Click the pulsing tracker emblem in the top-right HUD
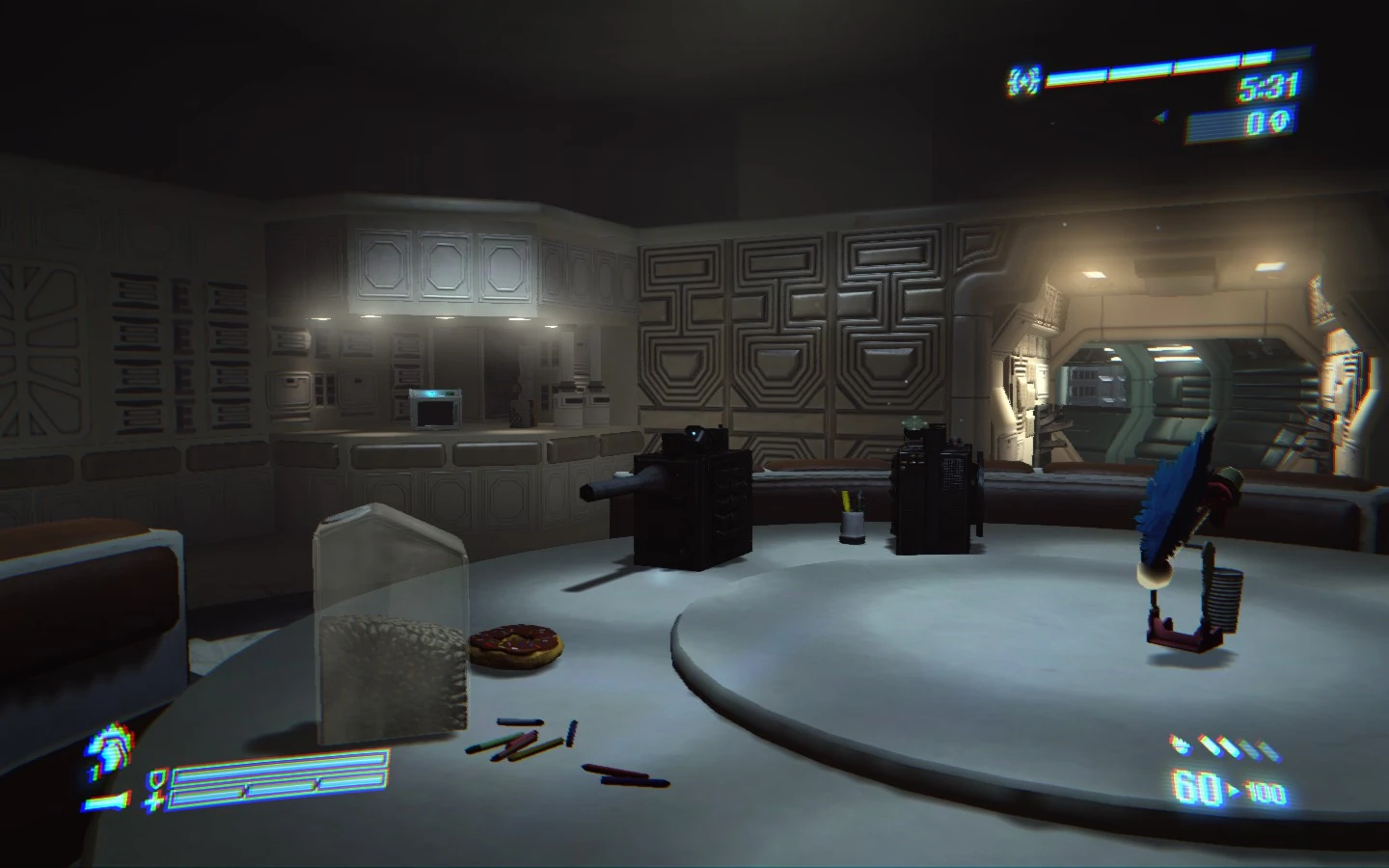The image size is (1389, 868). tap(1023, 80)
